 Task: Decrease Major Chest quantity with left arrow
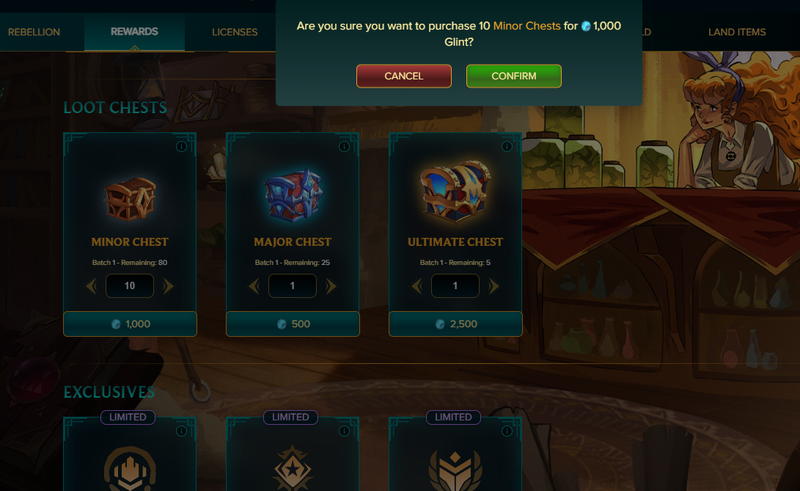[x=254, y=286]
